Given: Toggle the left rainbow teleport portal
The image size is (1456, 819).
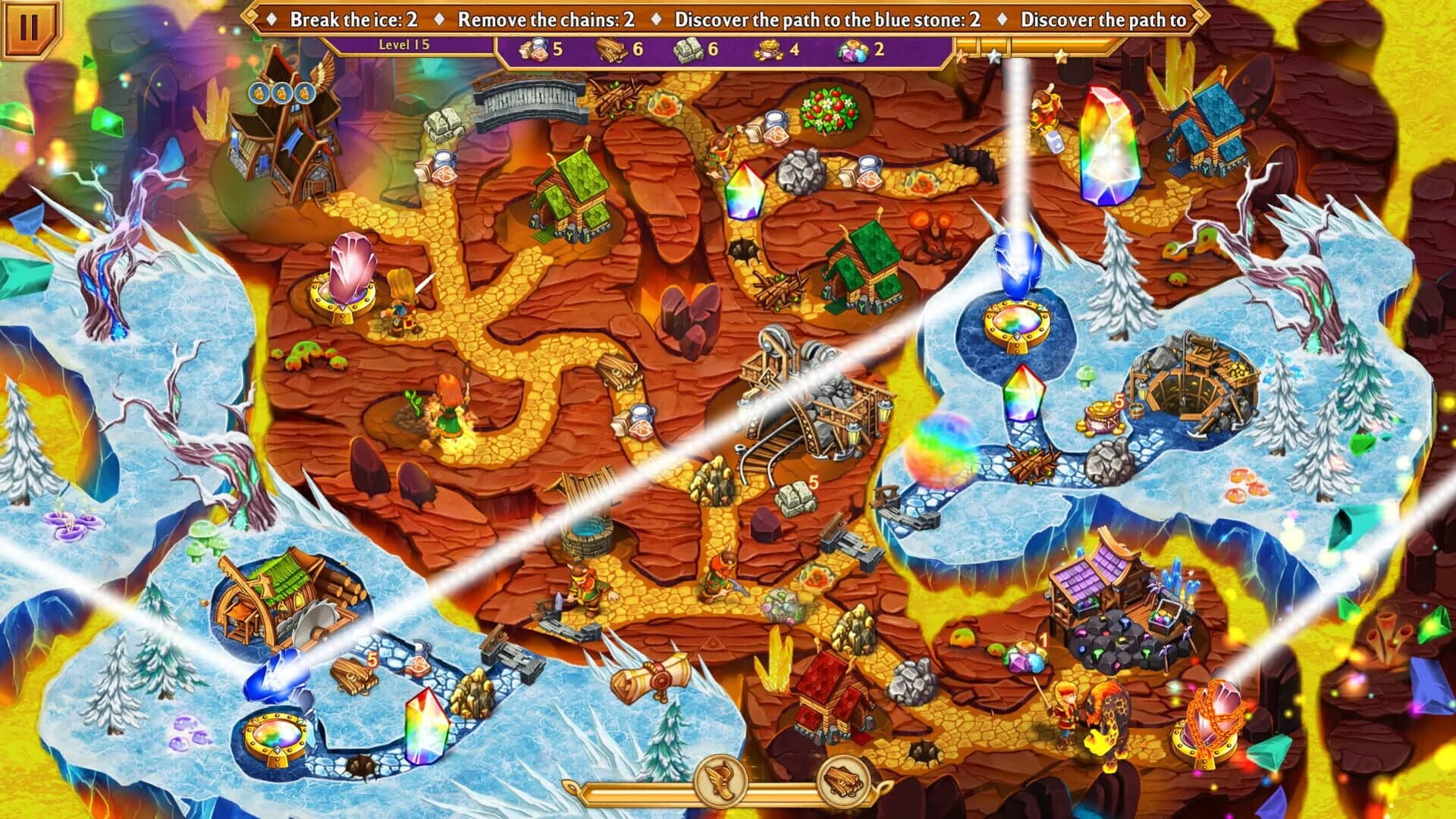Looking at the screenshot, I should pyautogui.click(x=275, y=736).
